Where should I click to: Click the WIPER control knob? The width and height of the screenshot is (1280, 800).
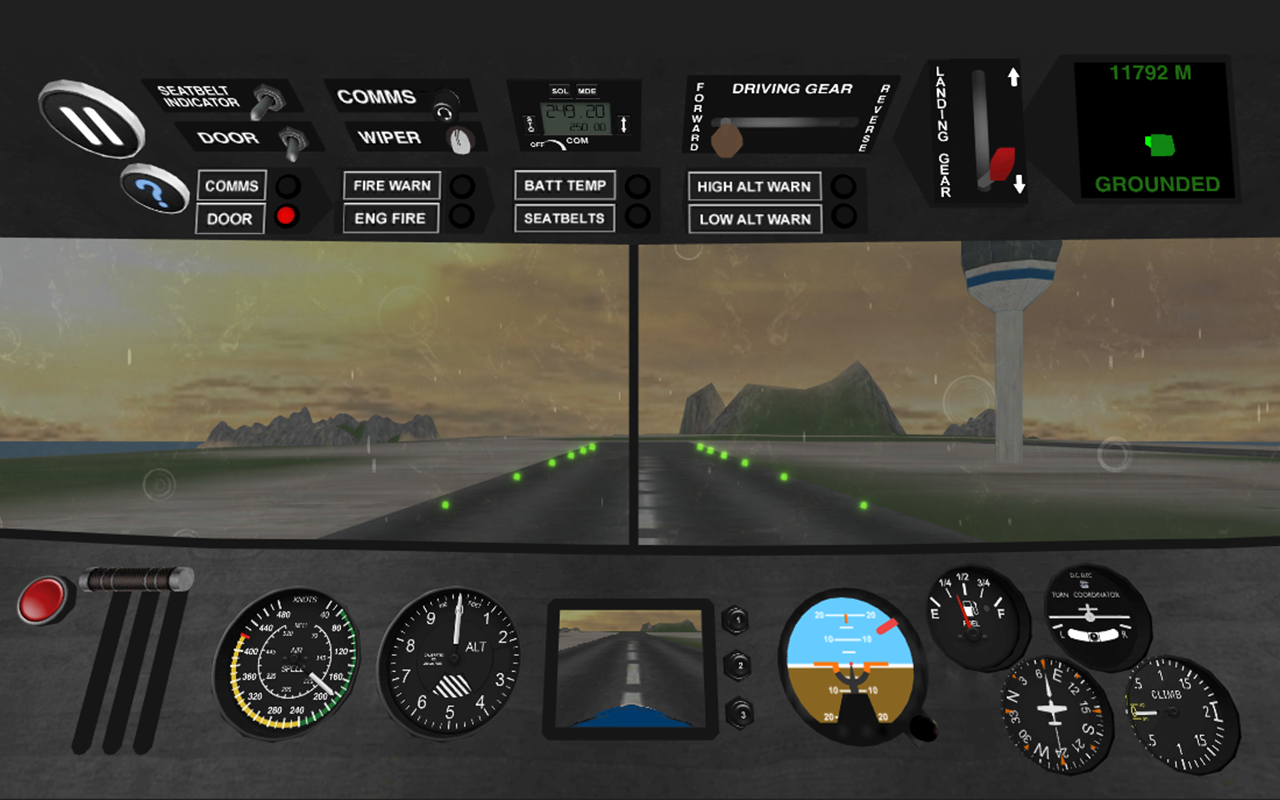tap(460, 142)
